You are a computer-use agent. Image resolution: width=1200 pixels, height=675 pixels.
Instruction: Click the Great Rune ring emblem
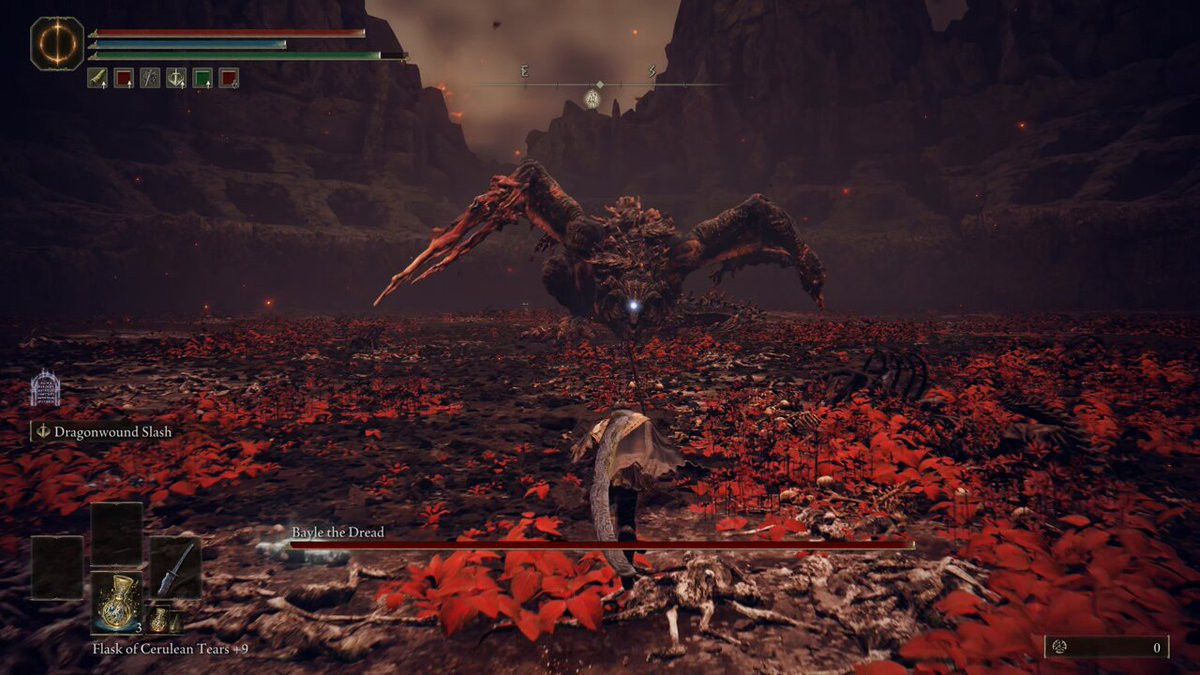pos(57,44)
